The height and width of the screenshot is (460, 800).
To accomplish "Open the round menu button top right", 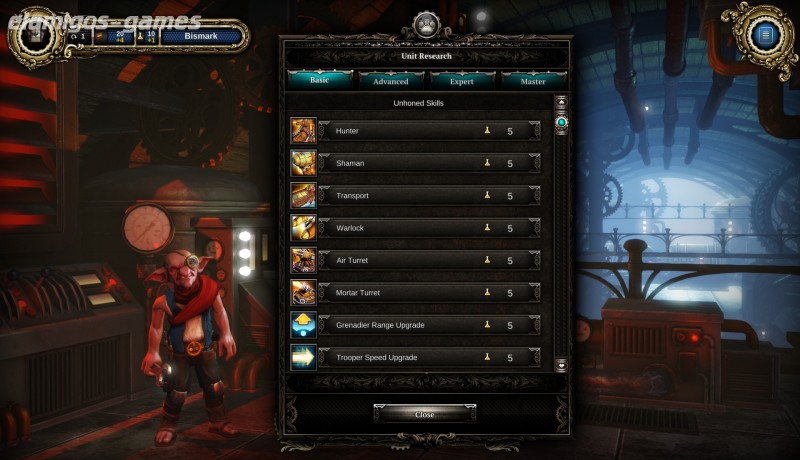I will click(766, 36).
